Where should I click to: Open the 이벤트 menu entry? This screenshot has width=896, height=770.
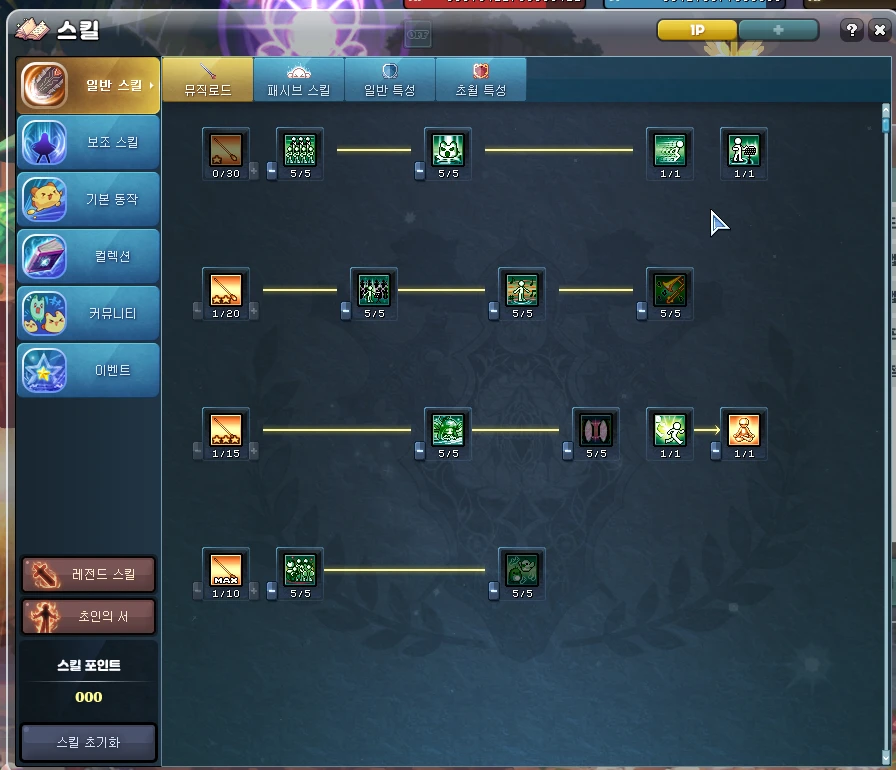88,370
